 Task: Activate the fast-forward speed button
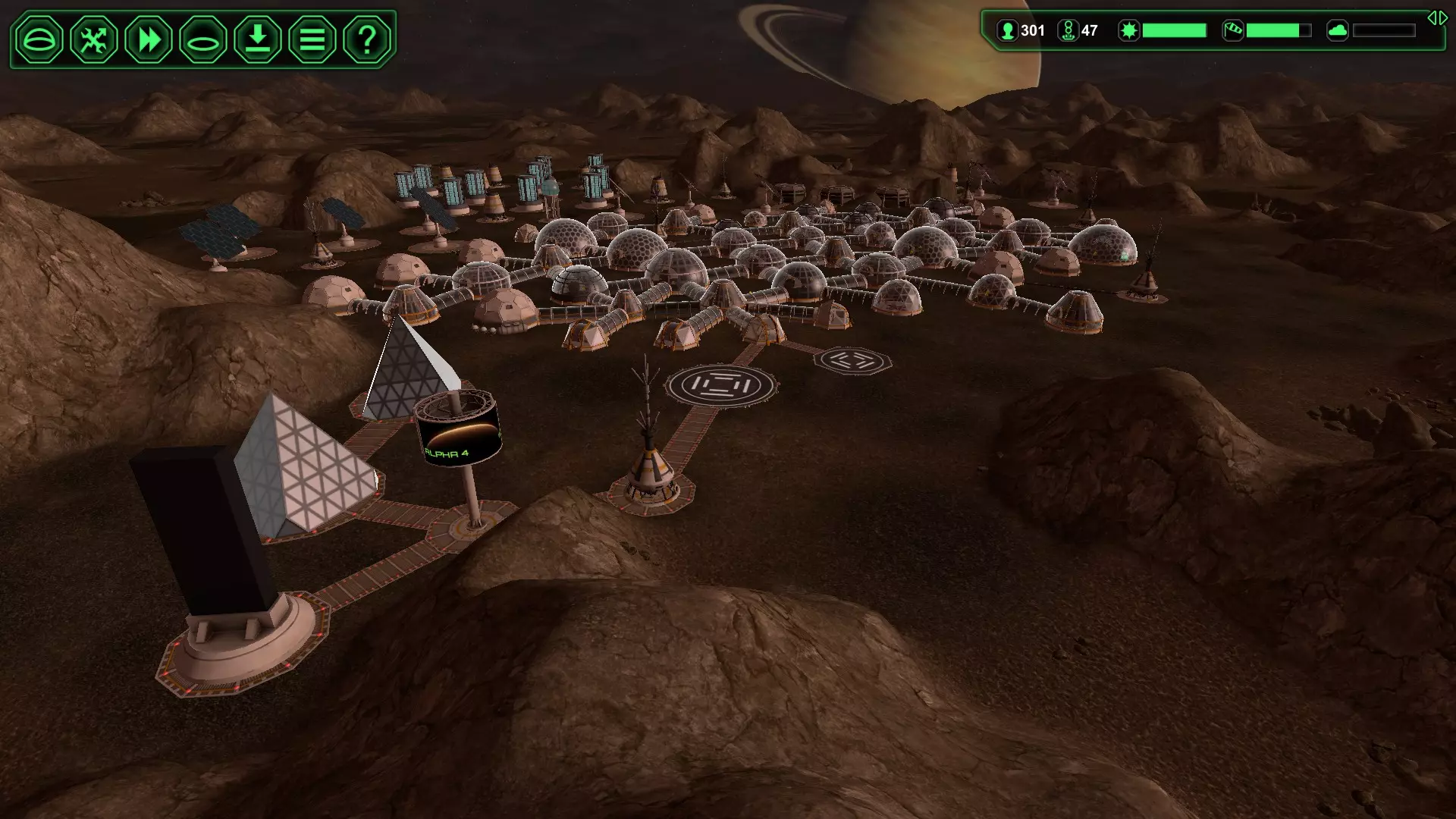tap(149, 39)
